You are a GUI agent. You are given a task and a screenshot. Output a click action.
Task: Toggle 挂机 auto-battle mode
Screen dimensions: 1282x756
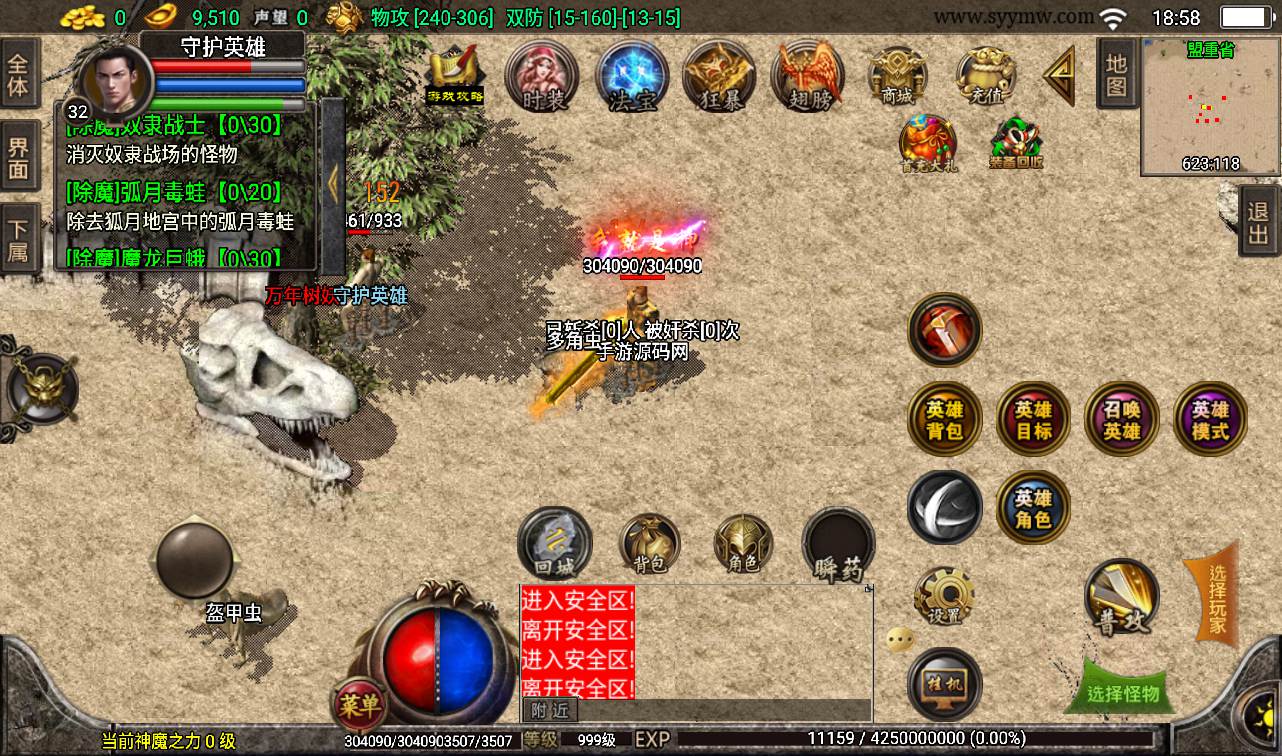click(x=944, y=684)
